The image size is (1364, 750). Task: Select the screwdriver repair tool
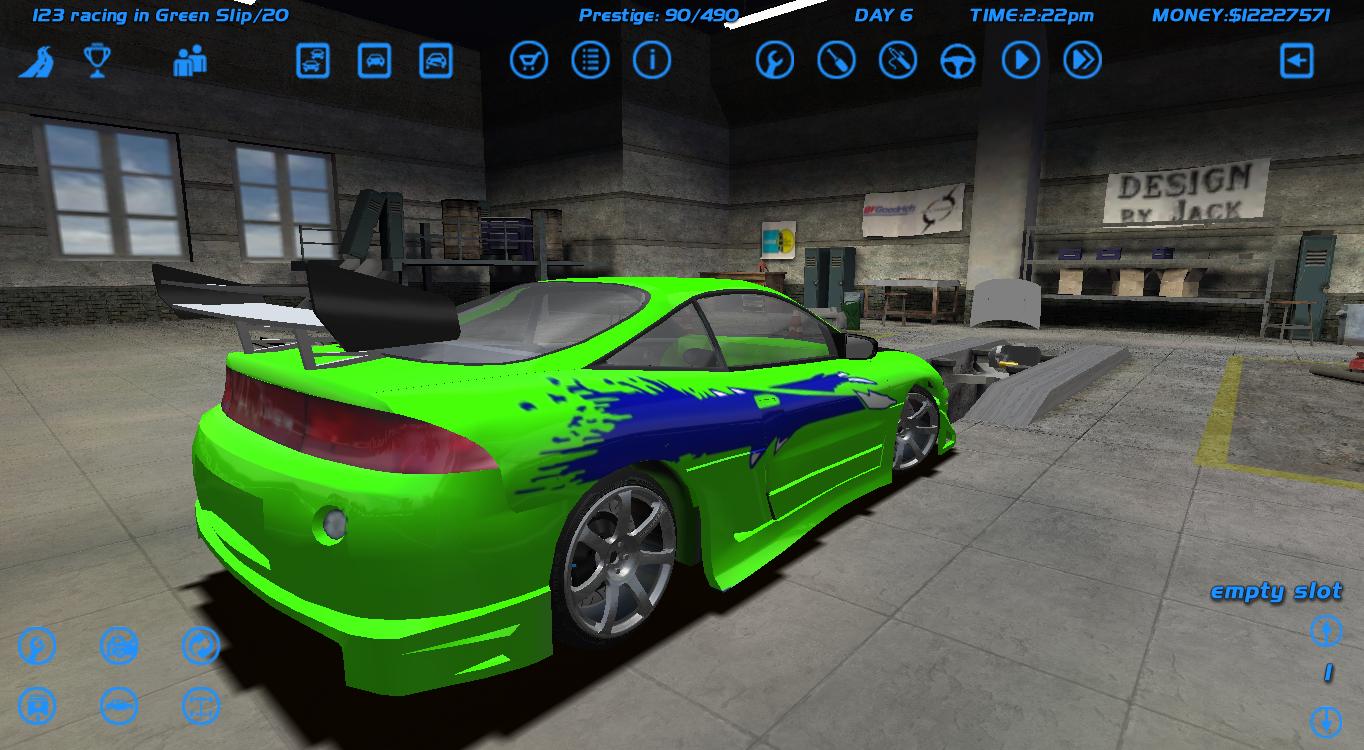[836, 62]
